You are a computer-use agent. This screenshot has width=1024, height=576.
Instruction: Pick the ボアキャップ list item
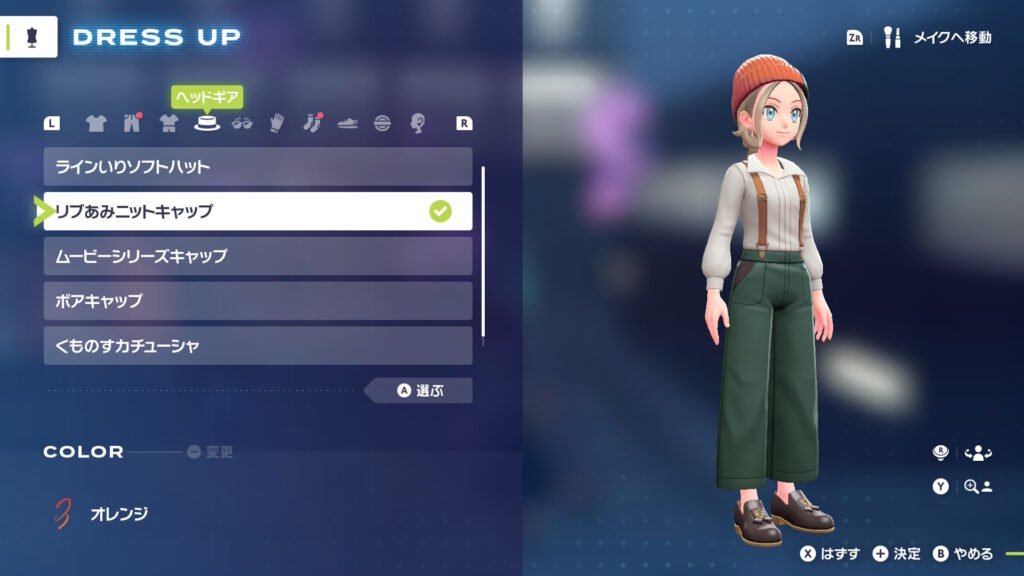pos(257,301)
